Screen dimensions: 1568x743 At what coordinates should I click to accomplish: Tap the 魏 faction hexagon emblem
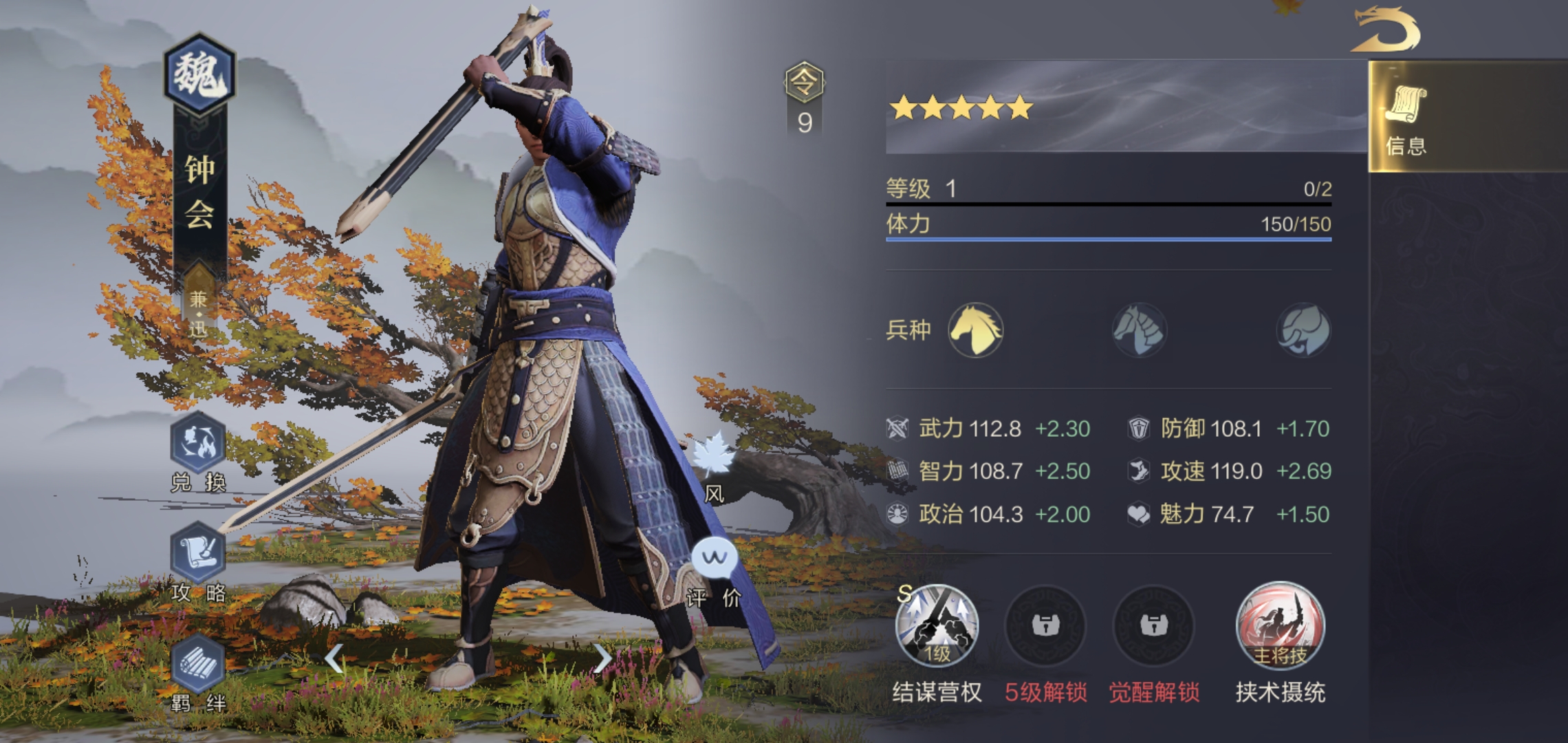(199, 74)
